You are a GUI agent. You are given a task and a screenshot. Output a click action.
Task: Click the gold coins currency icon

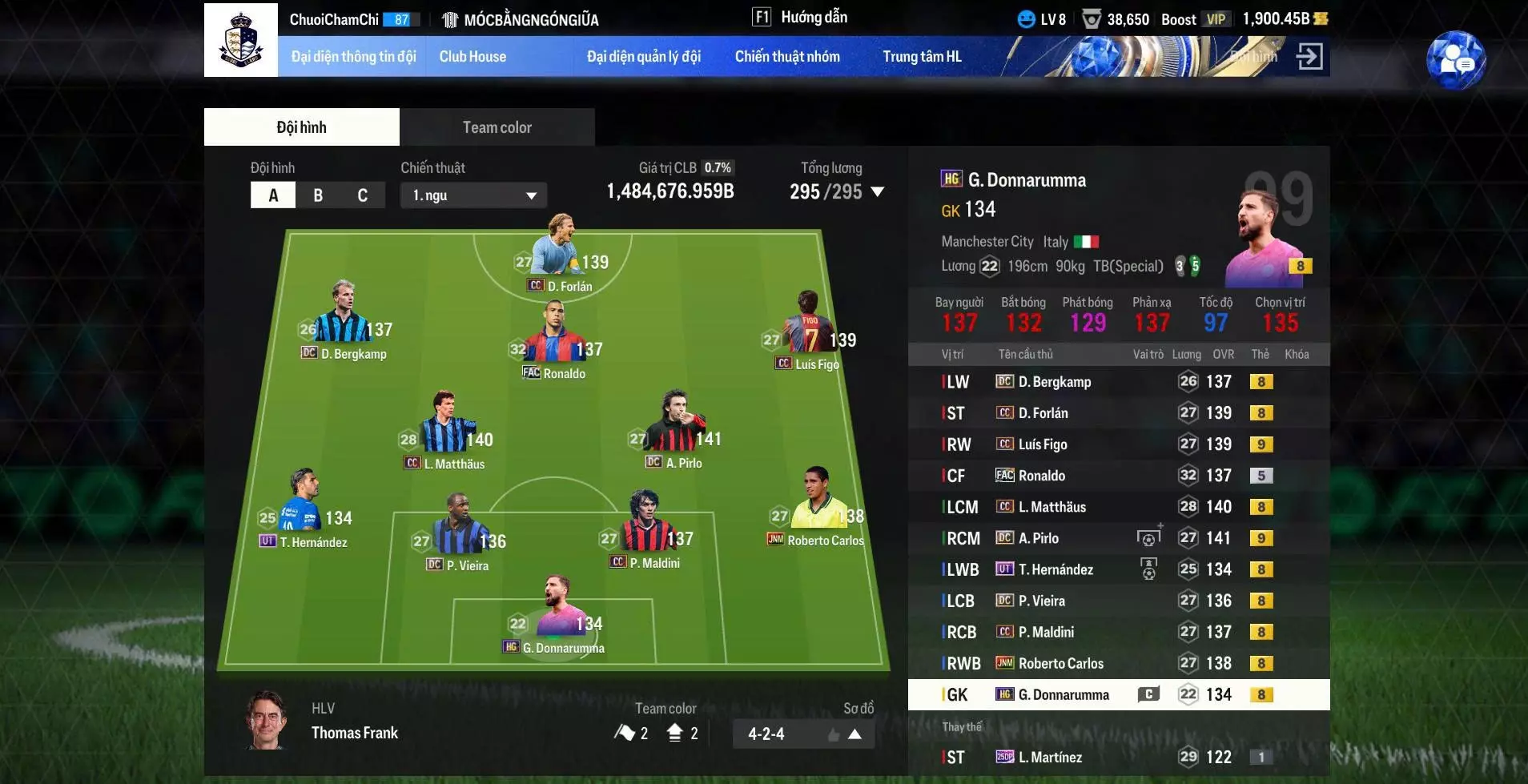coord(1322,18)
